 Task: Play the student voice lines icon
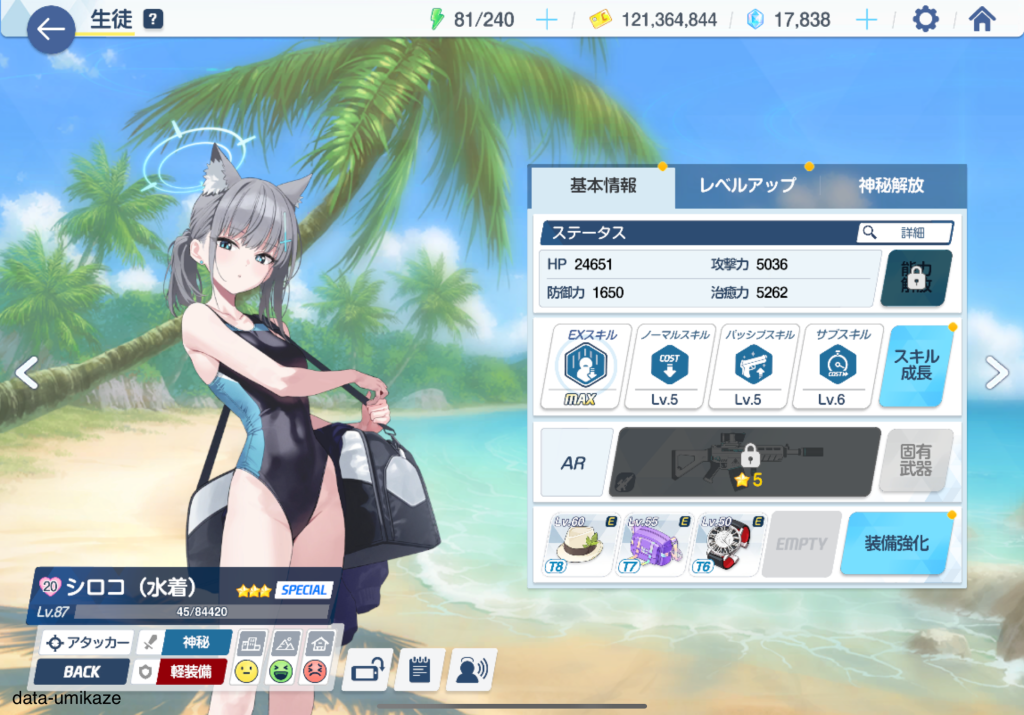(471, 670)
